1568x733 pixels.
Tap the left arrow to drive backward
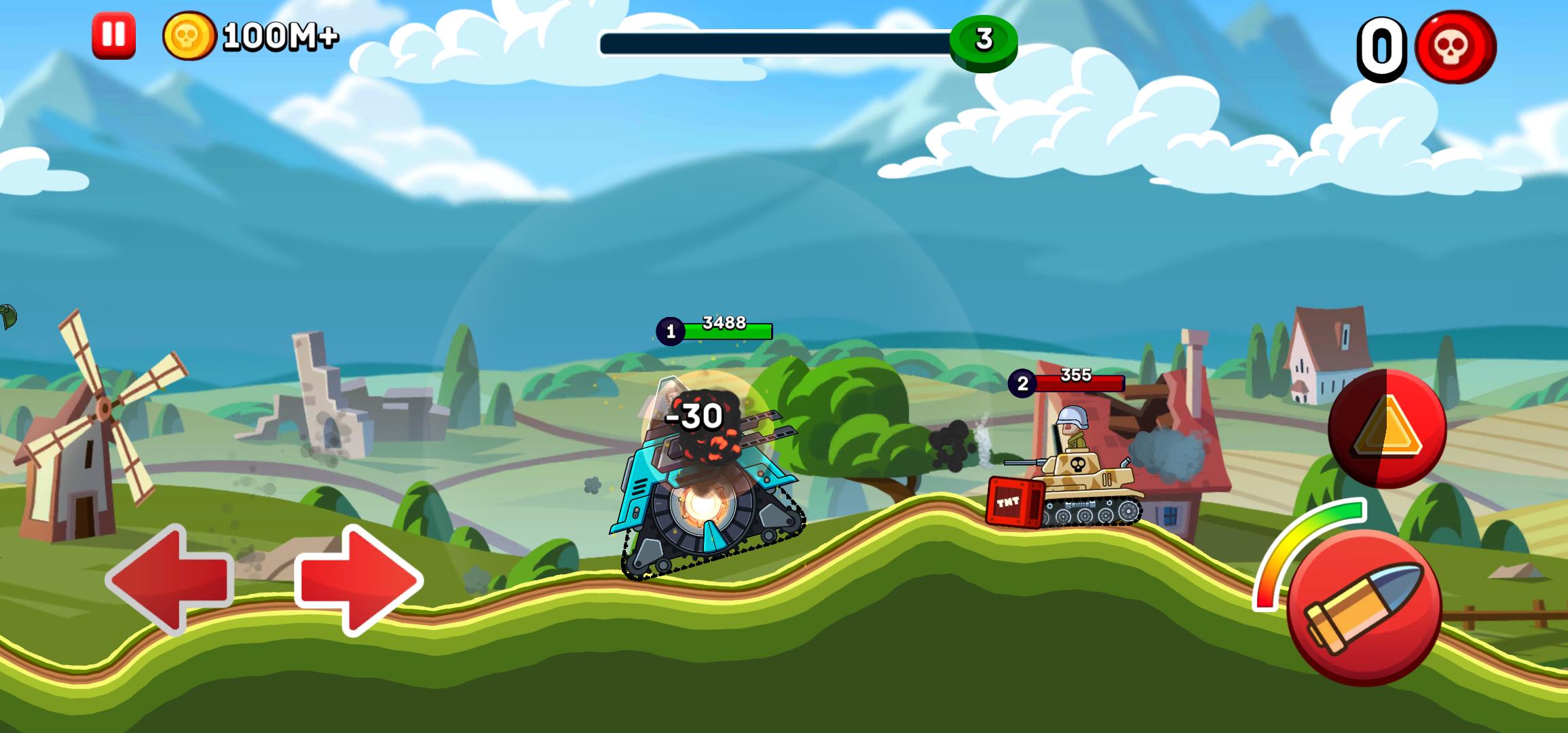point(170,579)
